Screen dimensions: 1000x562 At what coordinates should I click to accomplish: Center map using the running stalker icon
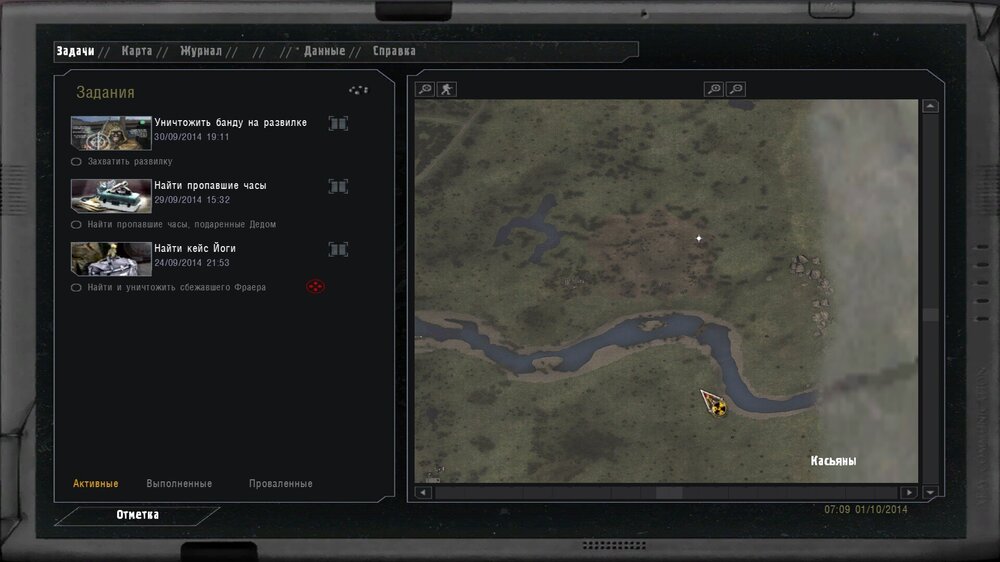(445, 89)
